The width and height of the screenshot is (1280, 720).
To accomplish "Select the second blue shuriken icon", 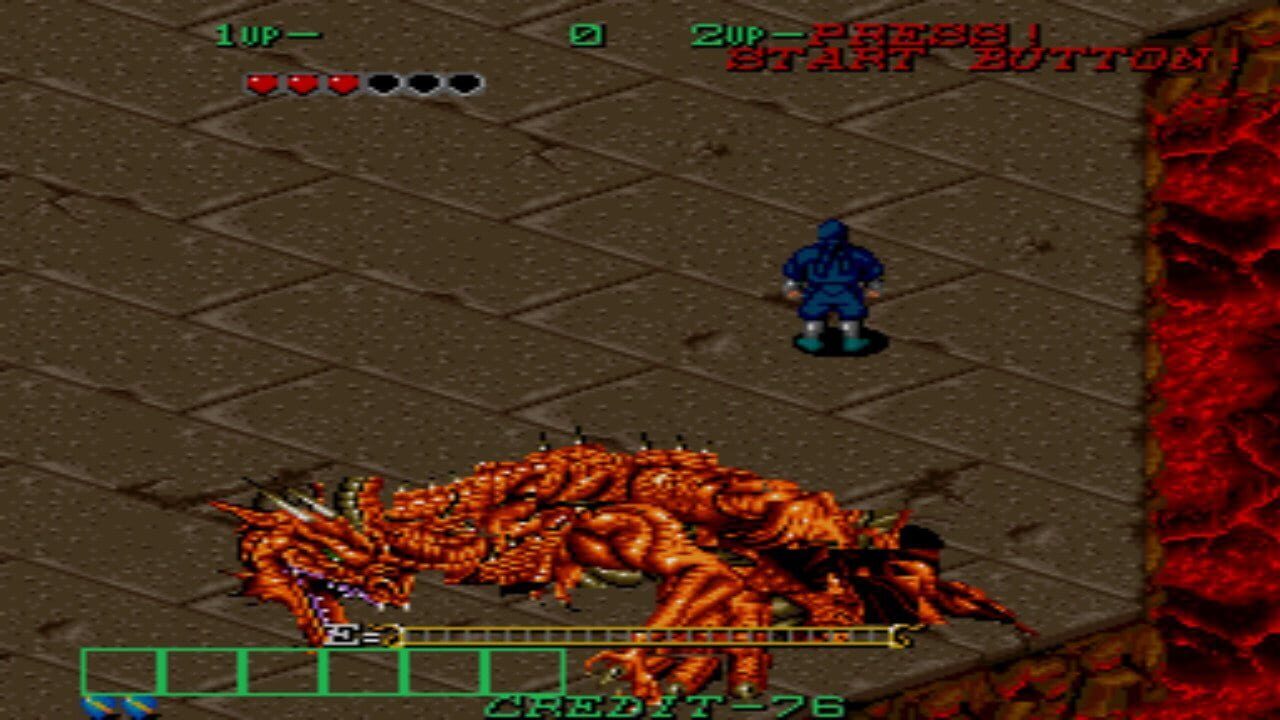I will click(140, 706).
